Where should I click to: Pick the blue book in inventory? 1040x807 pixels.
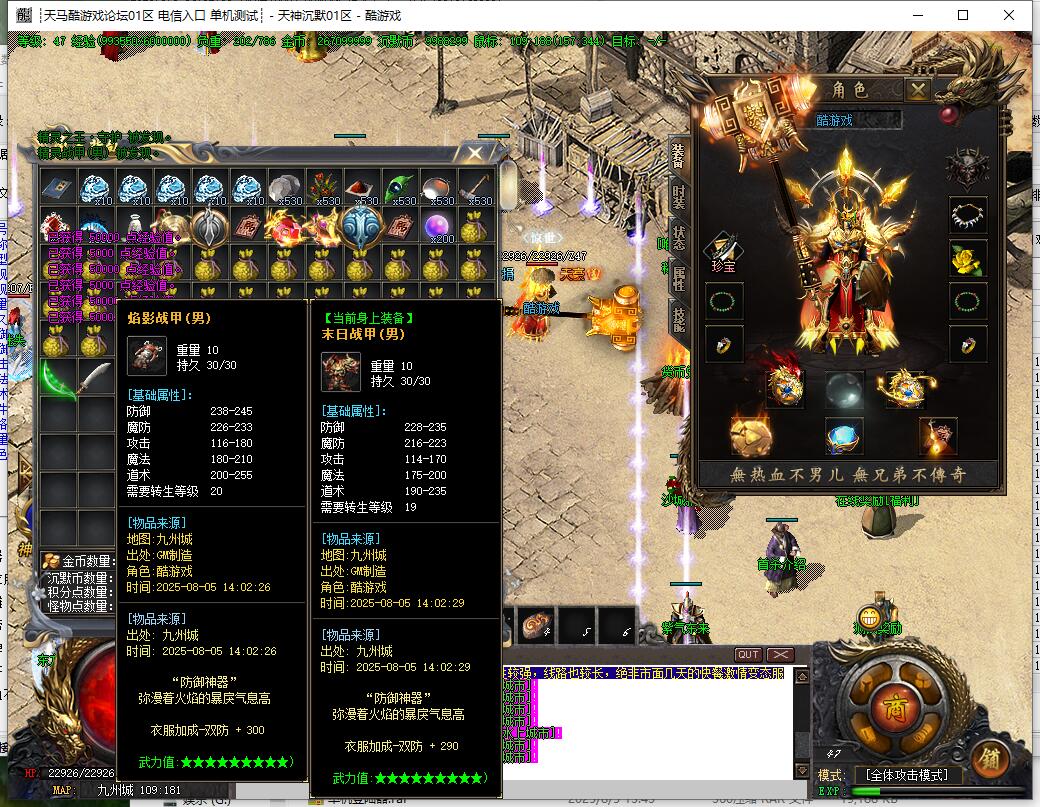(x=58, y=187)
